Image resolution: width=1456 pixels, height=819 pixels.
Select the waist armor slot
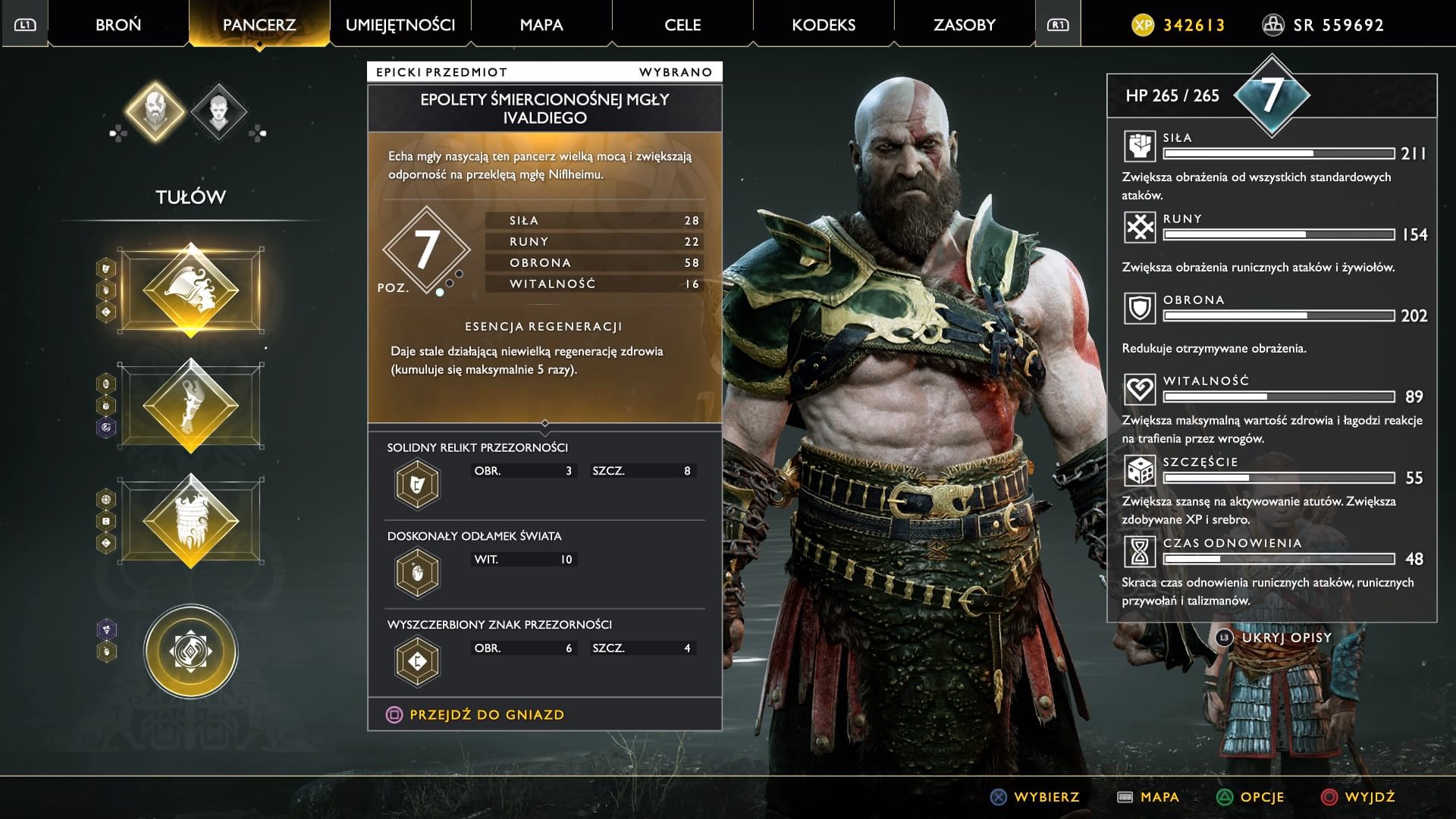click(x=191, y=521)
